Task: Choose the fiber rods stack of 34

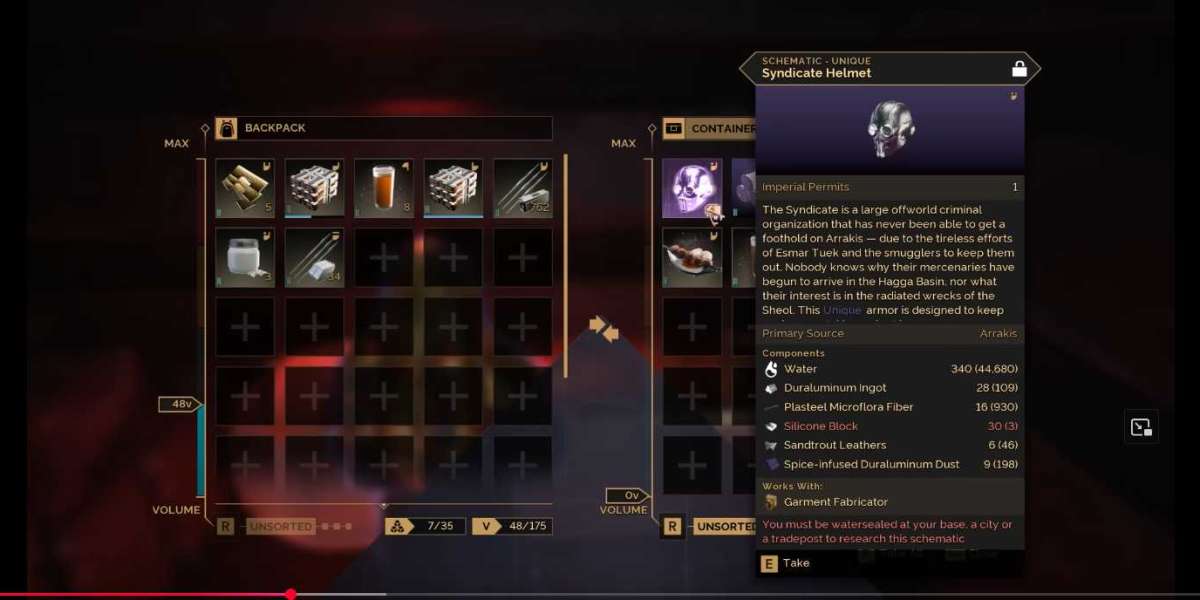Action: click(x=314, y=257)
